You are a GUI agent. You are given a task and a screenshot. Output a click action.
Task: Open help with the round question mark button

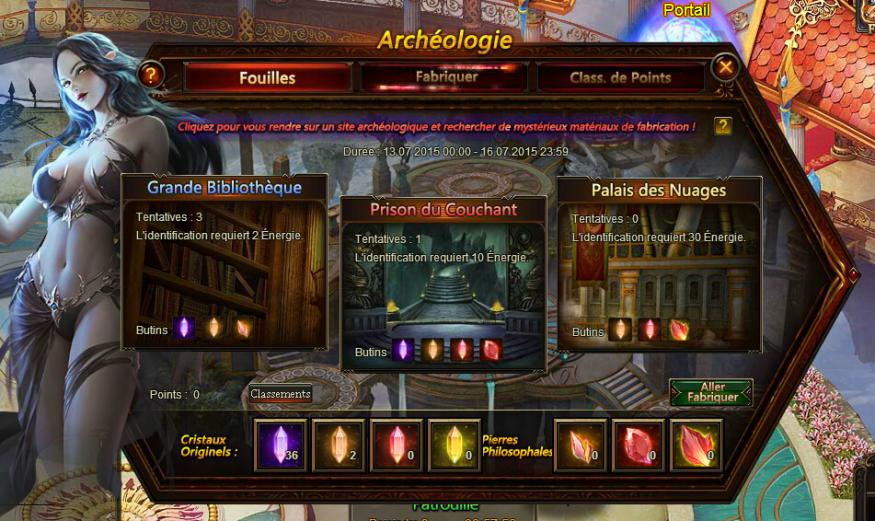[150, 73]
